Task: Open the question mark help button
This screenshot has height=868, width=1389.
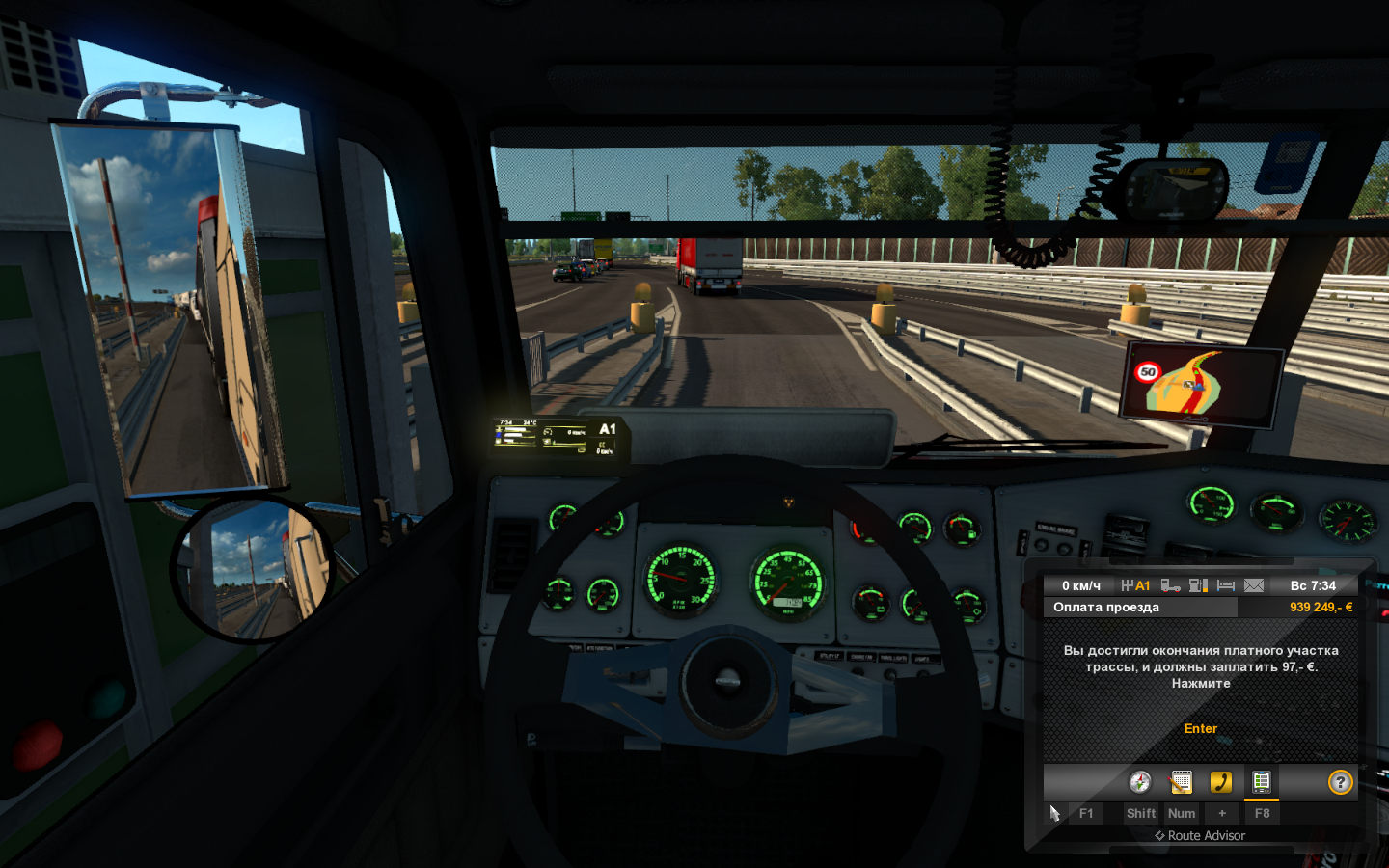Action: click(x=1340, y=782)
